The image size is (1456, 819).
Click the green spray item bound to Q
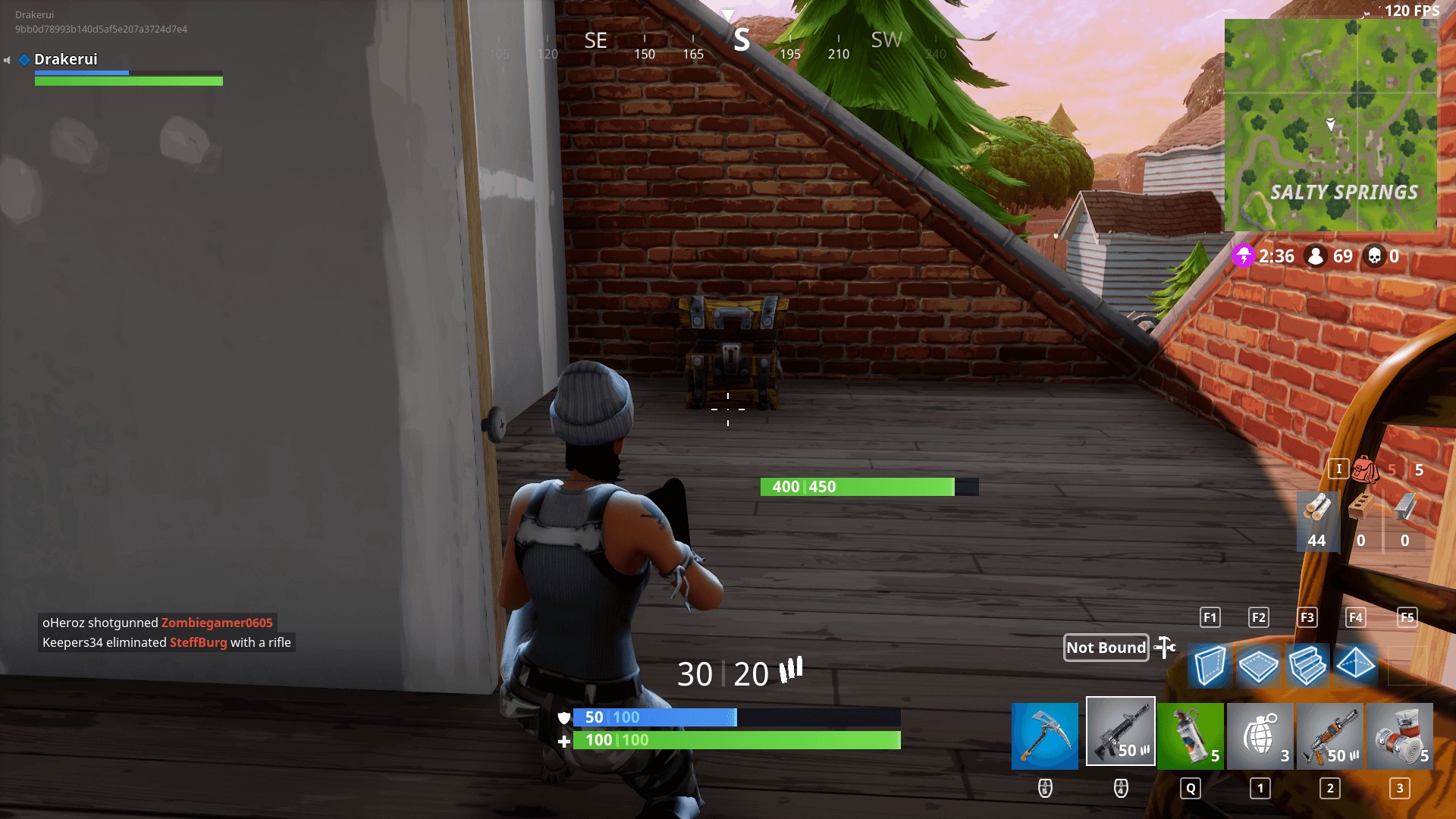pos(1190,732)
